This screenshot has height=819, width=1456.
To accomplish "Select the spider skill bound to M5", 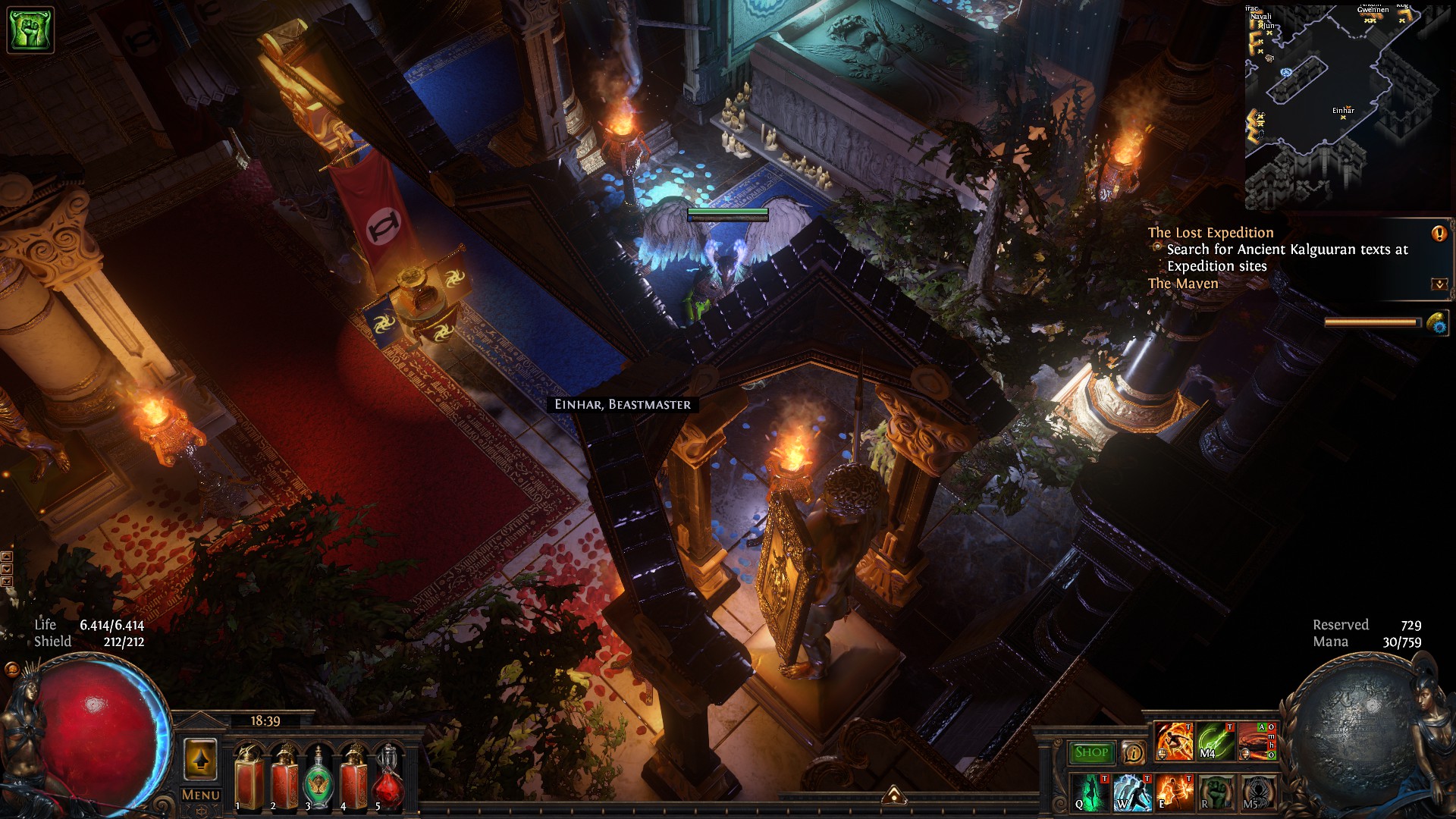I will click(1257, 792).
